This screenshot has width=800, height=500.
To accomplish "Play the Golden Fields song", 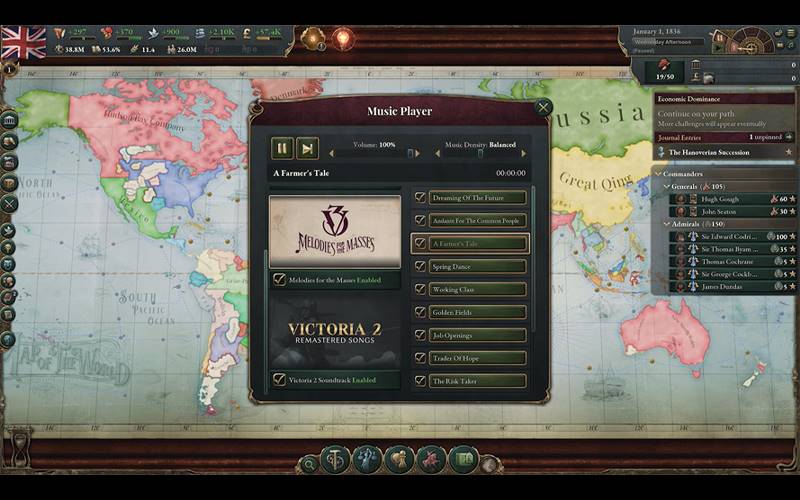I will tap(478, 312).
